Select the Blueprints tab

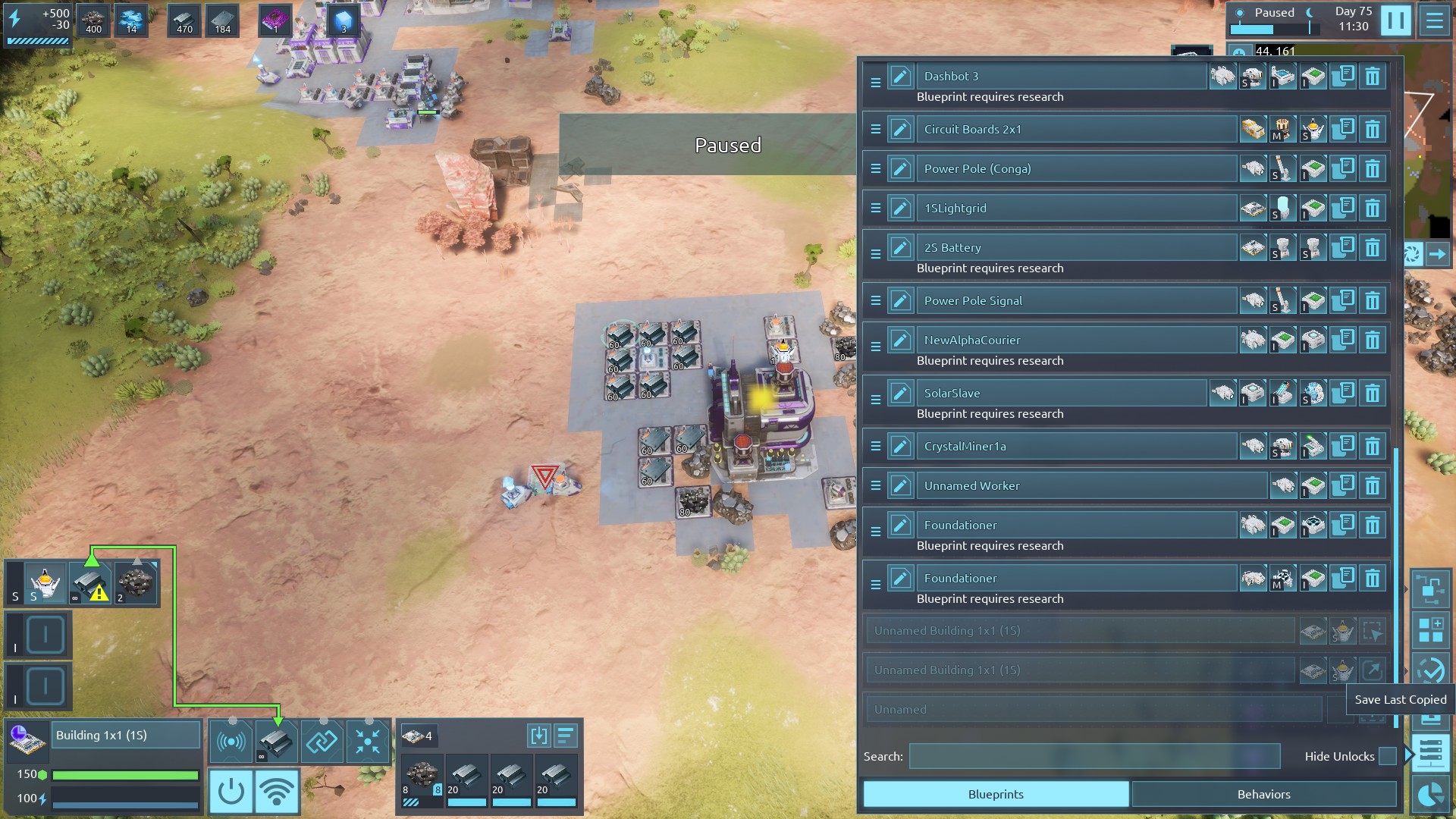pos(996,794)
